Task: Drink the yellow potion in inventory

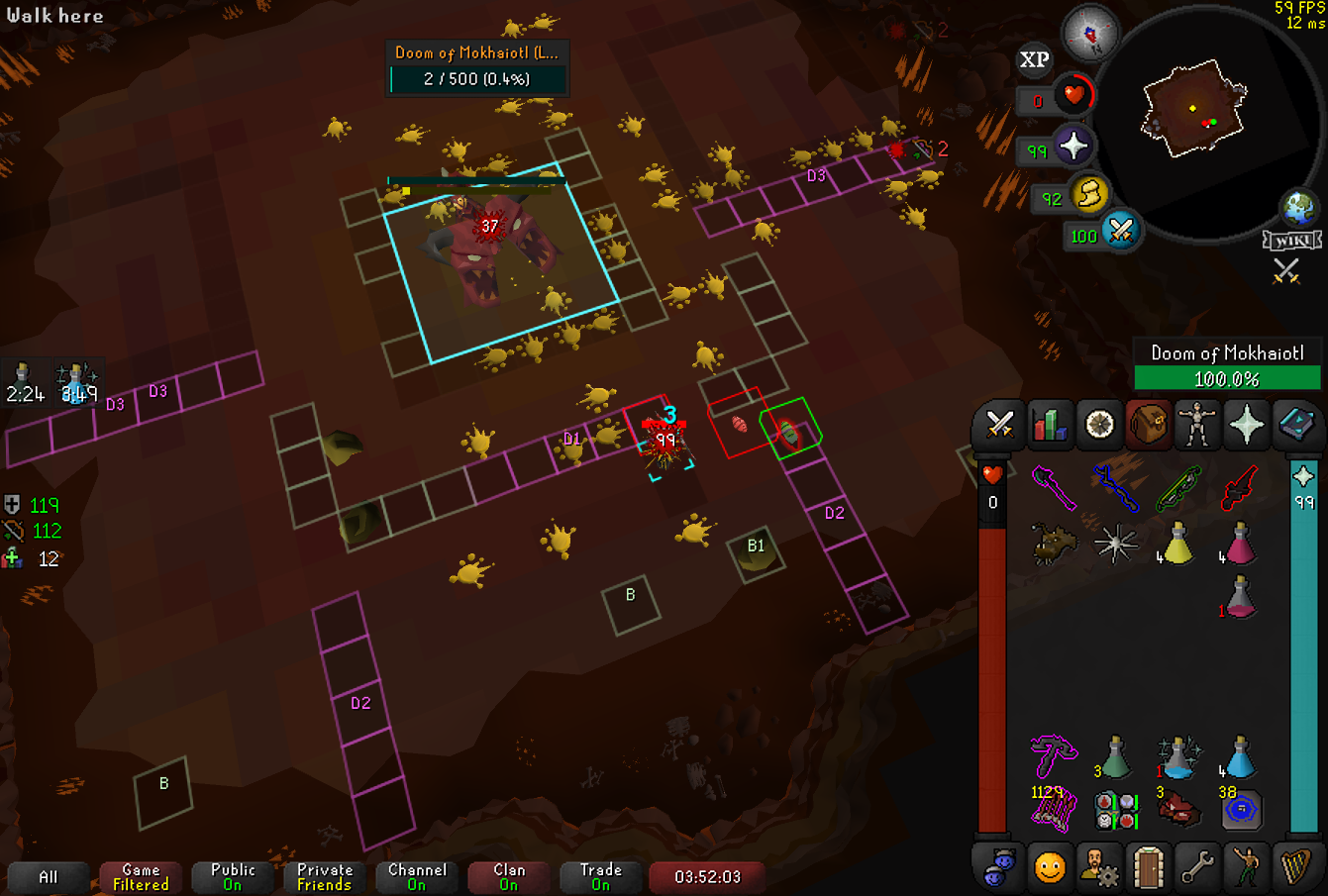Action: 1176,544
